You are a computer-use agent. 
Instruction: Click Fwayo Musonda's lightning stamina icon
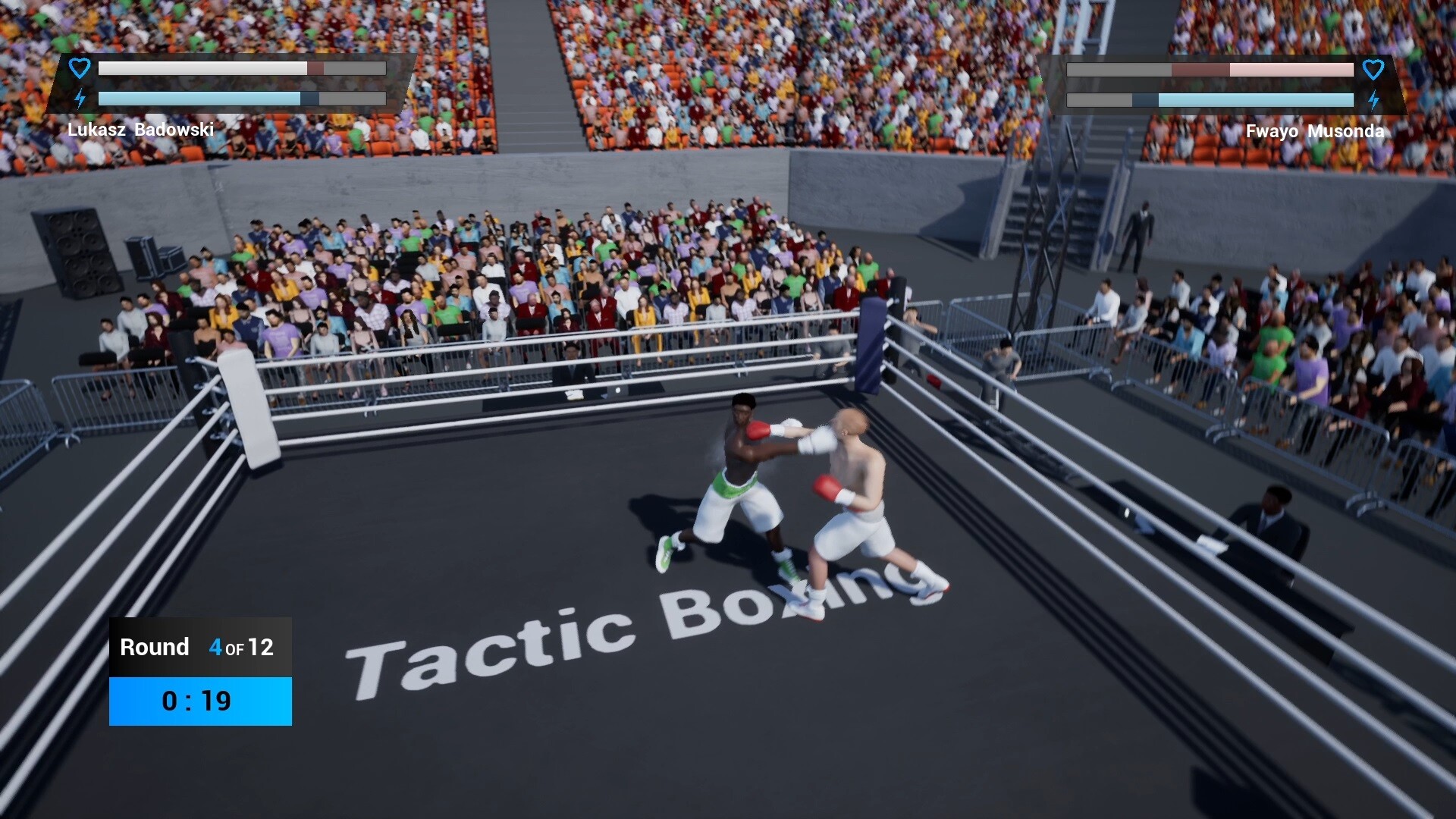[1374, 99]
